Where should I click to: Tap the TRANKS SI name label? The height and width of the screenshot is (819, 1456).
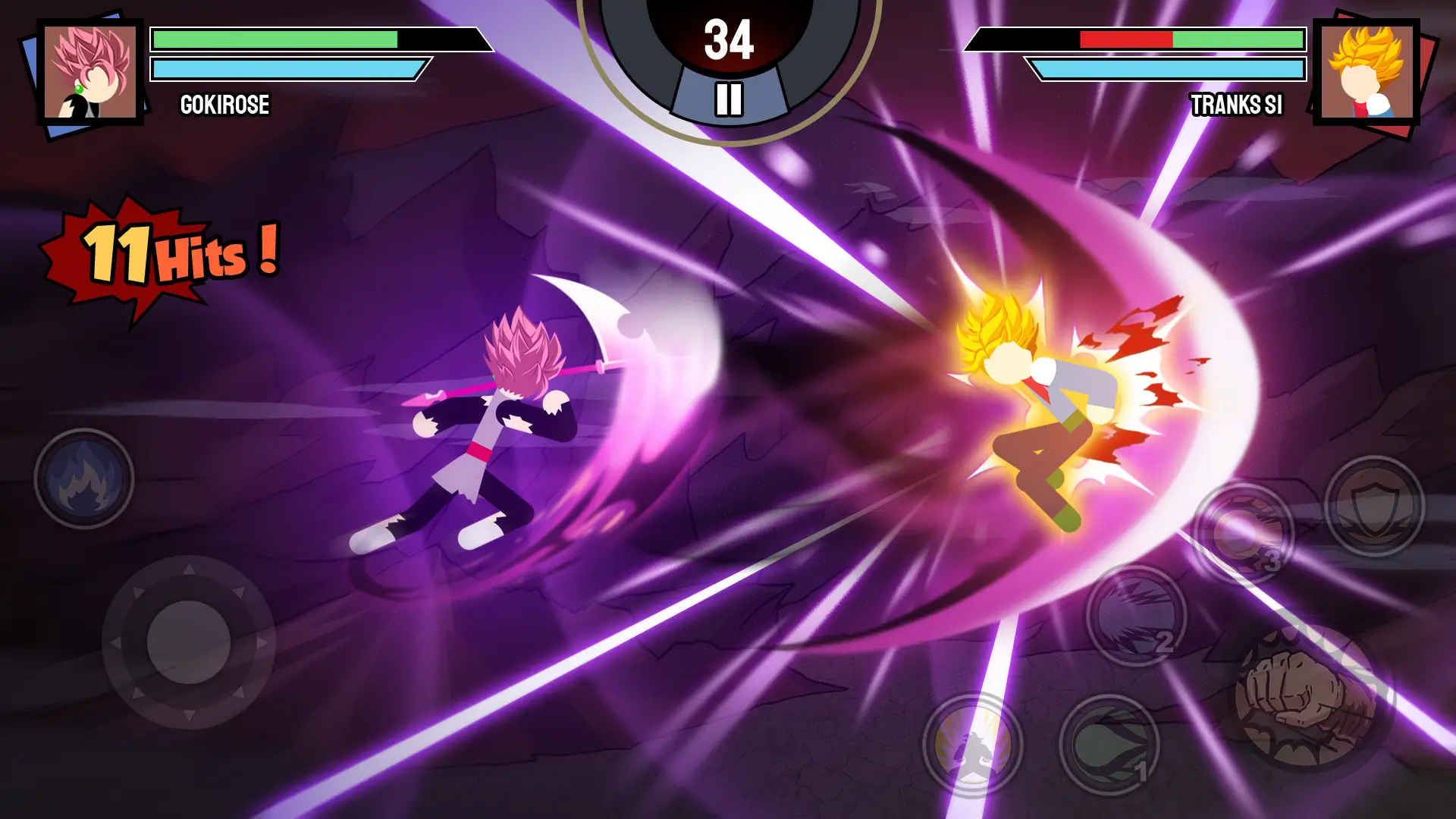(1235, 106)
